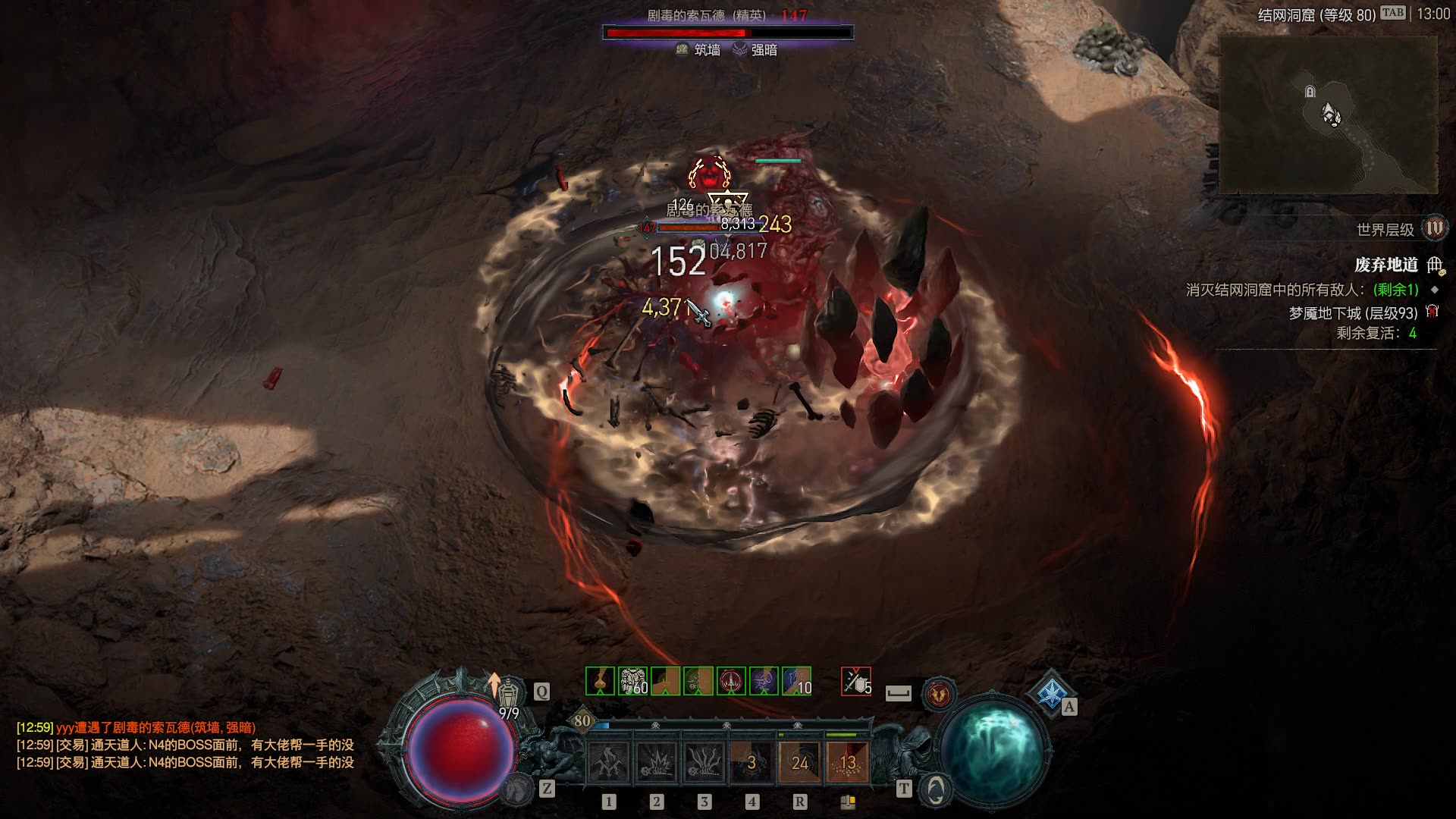Open the town portal icon

coord(935,790)
